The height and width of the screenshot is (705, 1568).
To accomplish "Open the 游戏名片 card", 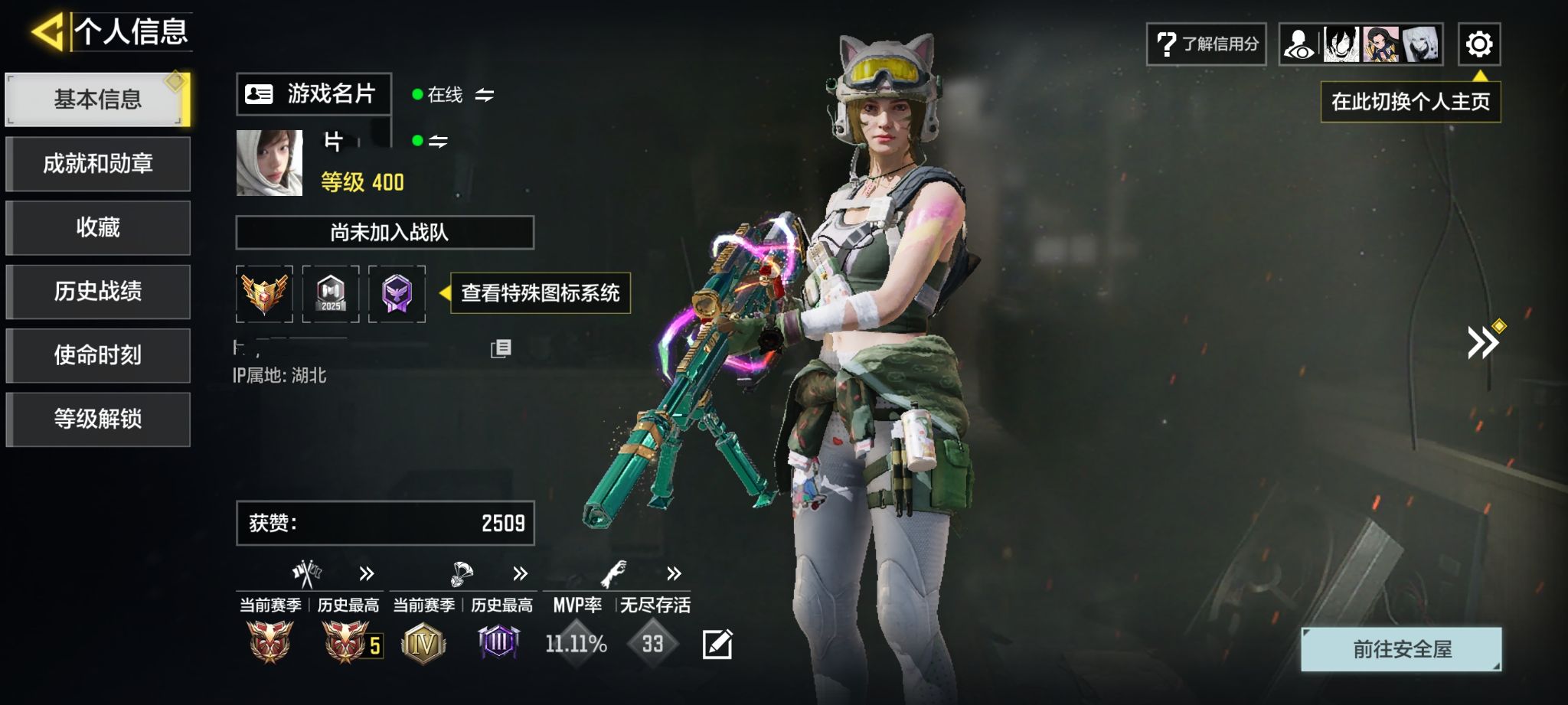I will [313, 94].
